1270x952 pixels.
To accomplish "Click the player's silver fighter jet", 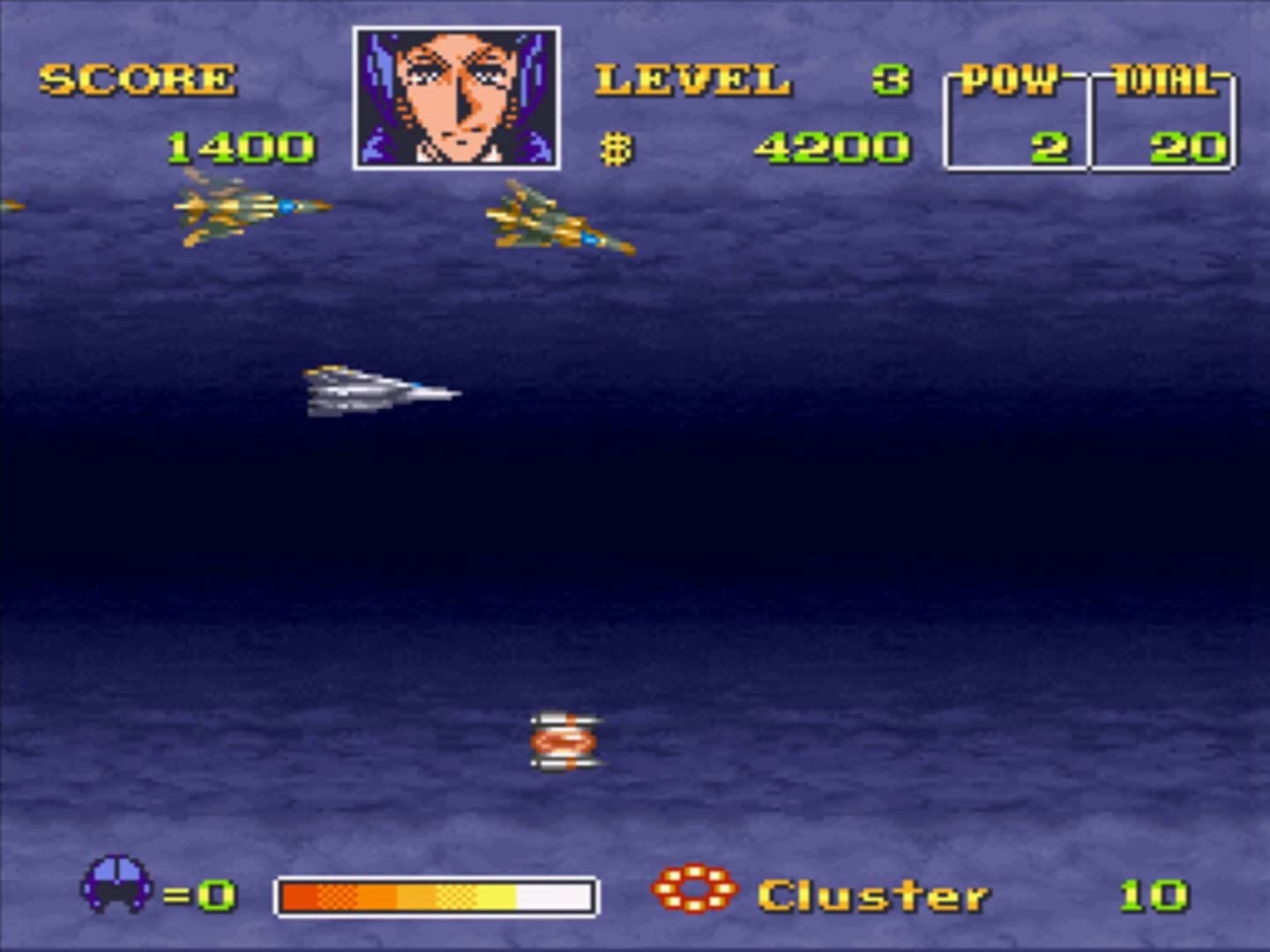I will [379, 390].
